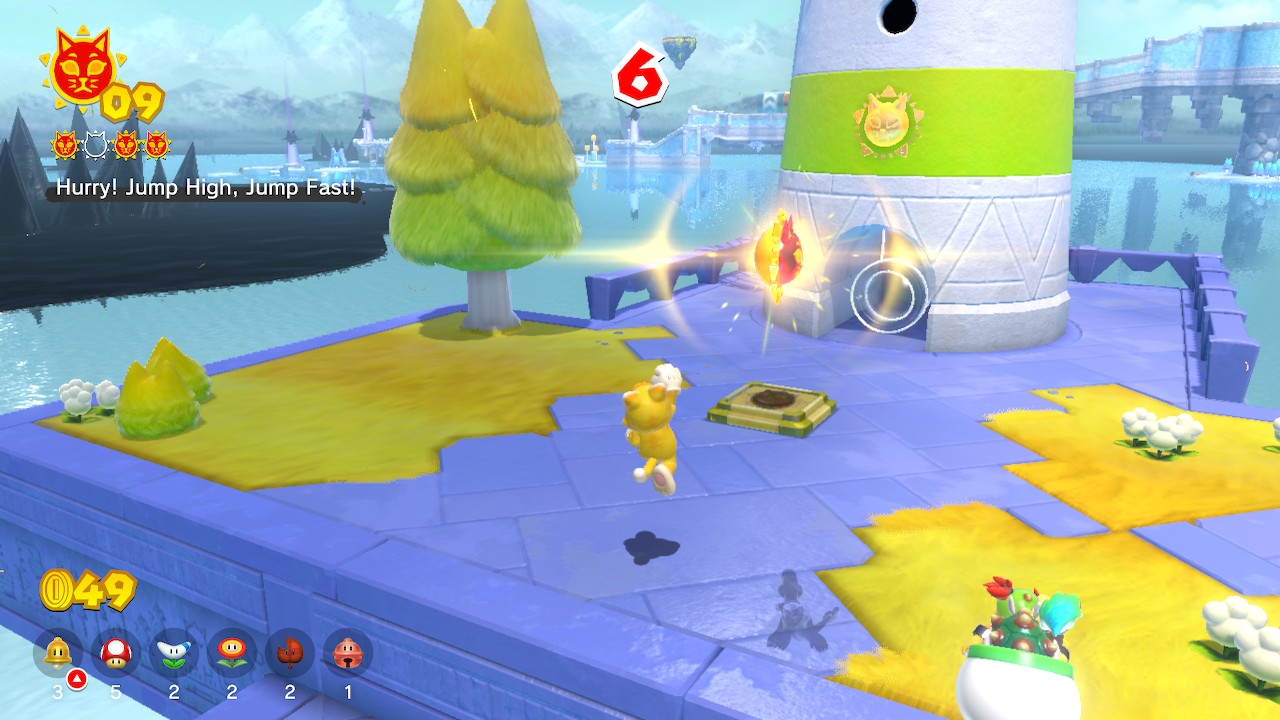
Task: Pick the Boomerang Flower from the item reserve
Action: click(174, 654)
